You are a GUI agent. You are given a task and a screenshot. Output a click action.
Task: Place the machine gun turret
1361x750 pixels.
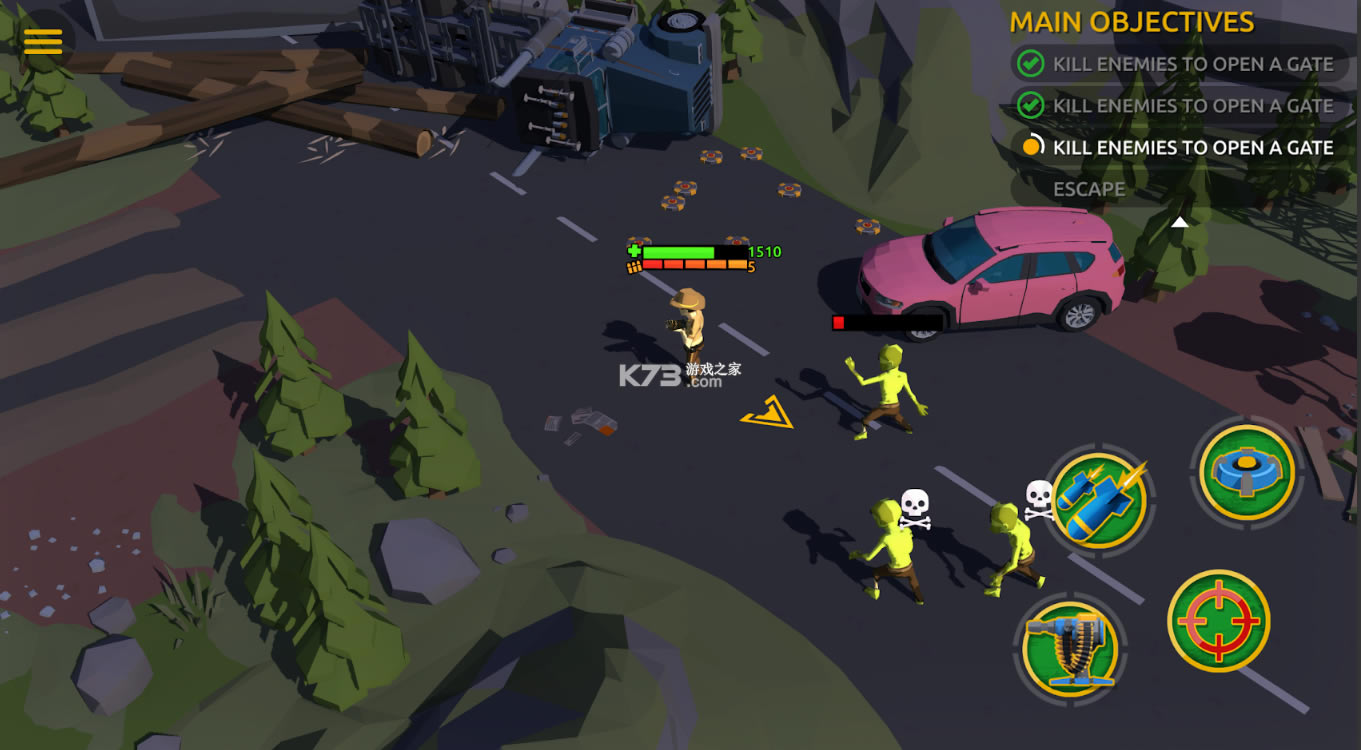[1070, 645]
